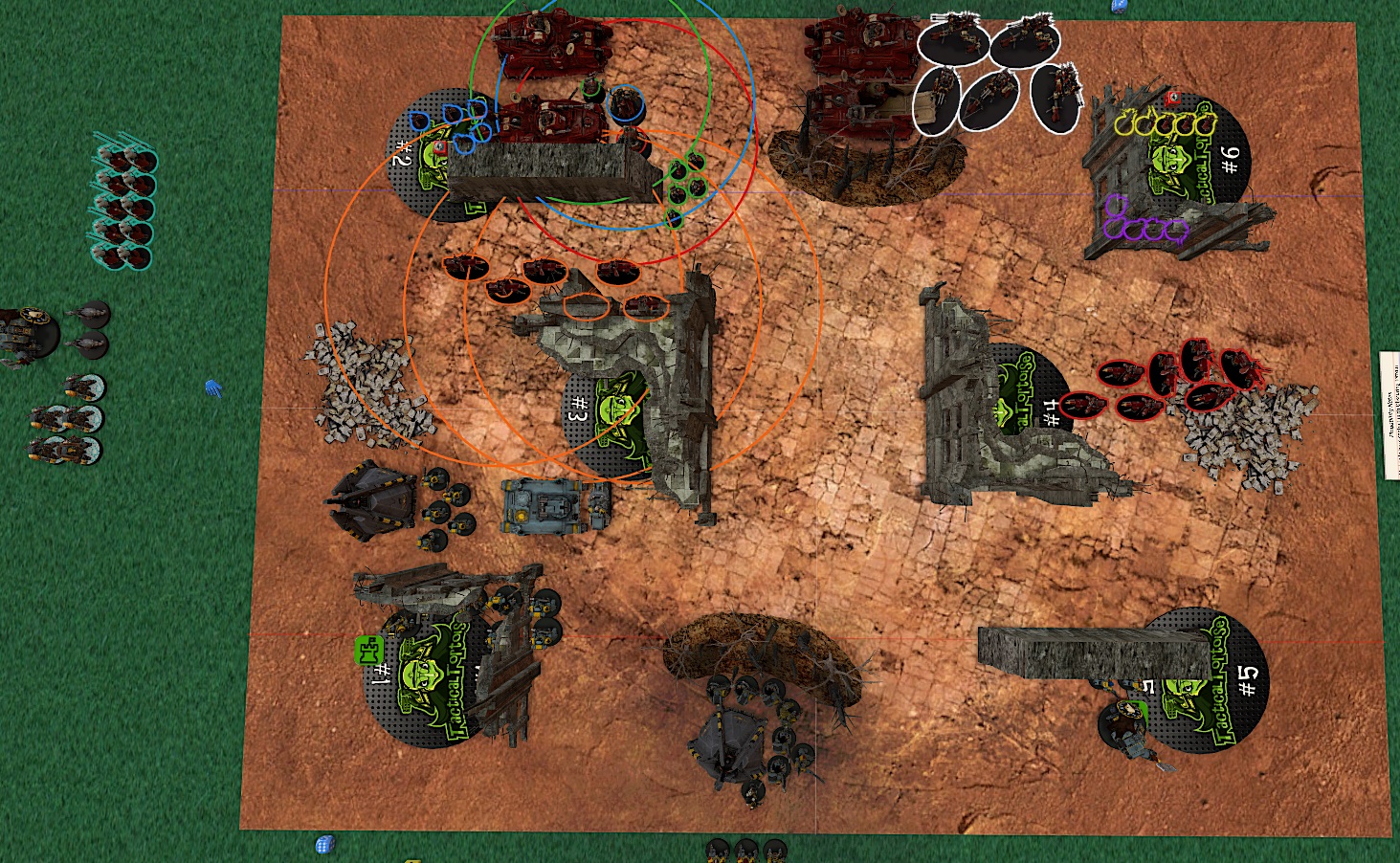Pick the red control token on objective #6
1400x863 pixels.
(1174, 100)
